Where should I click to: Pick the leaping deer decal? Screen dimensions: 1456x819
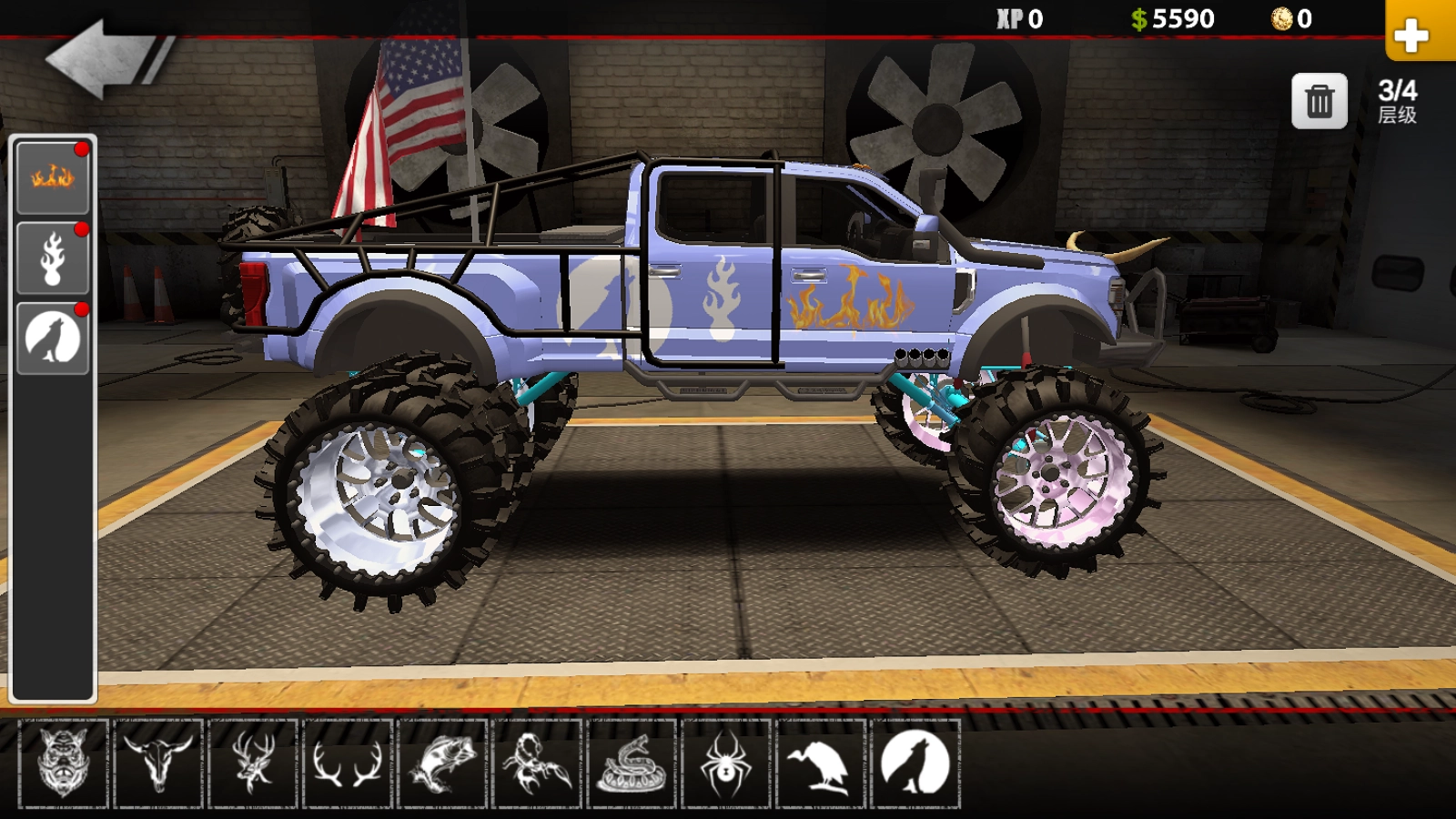click(253, 763)
